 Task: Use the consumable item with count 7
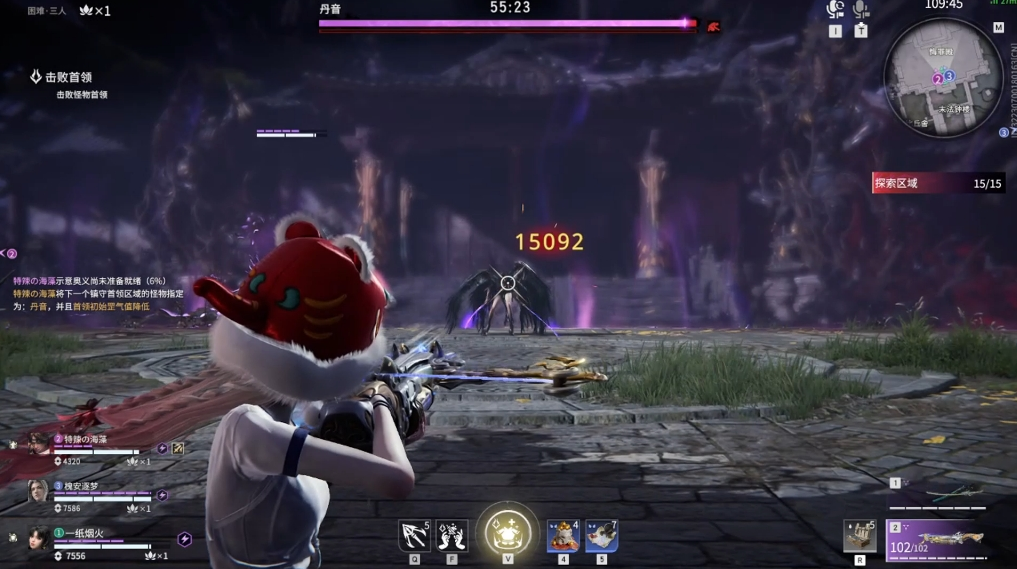[601, 536]
